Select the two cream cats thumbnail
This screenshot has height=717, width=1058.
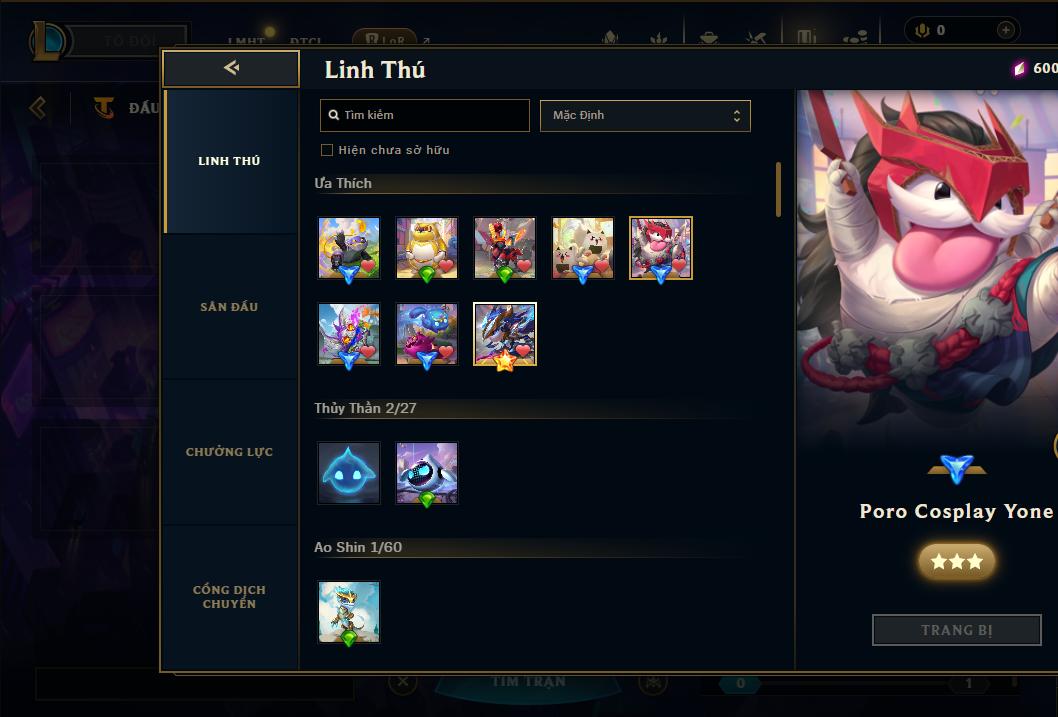point(583,248)
